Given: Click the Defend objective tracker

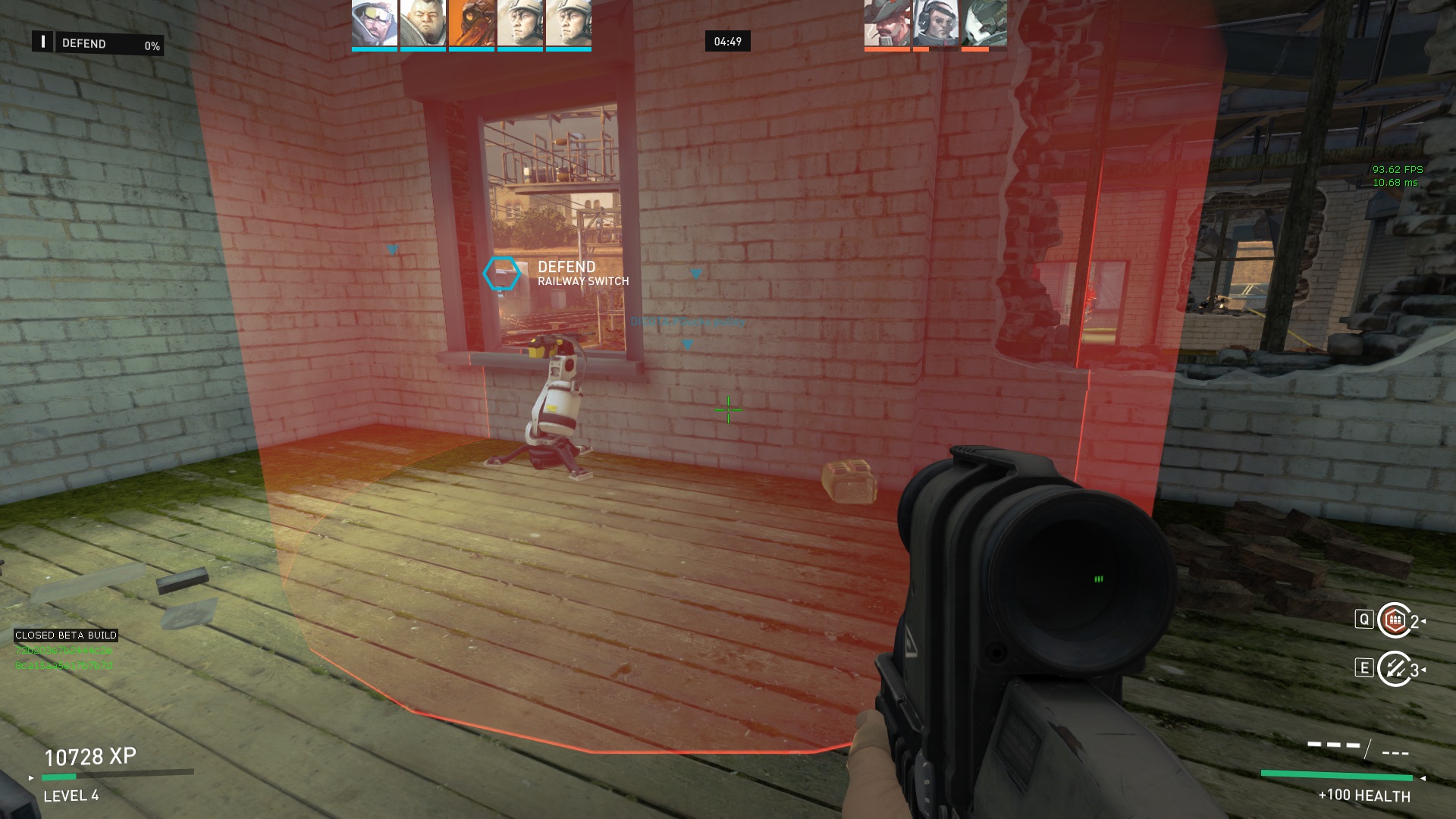Looking at the screenshot, I should tap(97, 44).
